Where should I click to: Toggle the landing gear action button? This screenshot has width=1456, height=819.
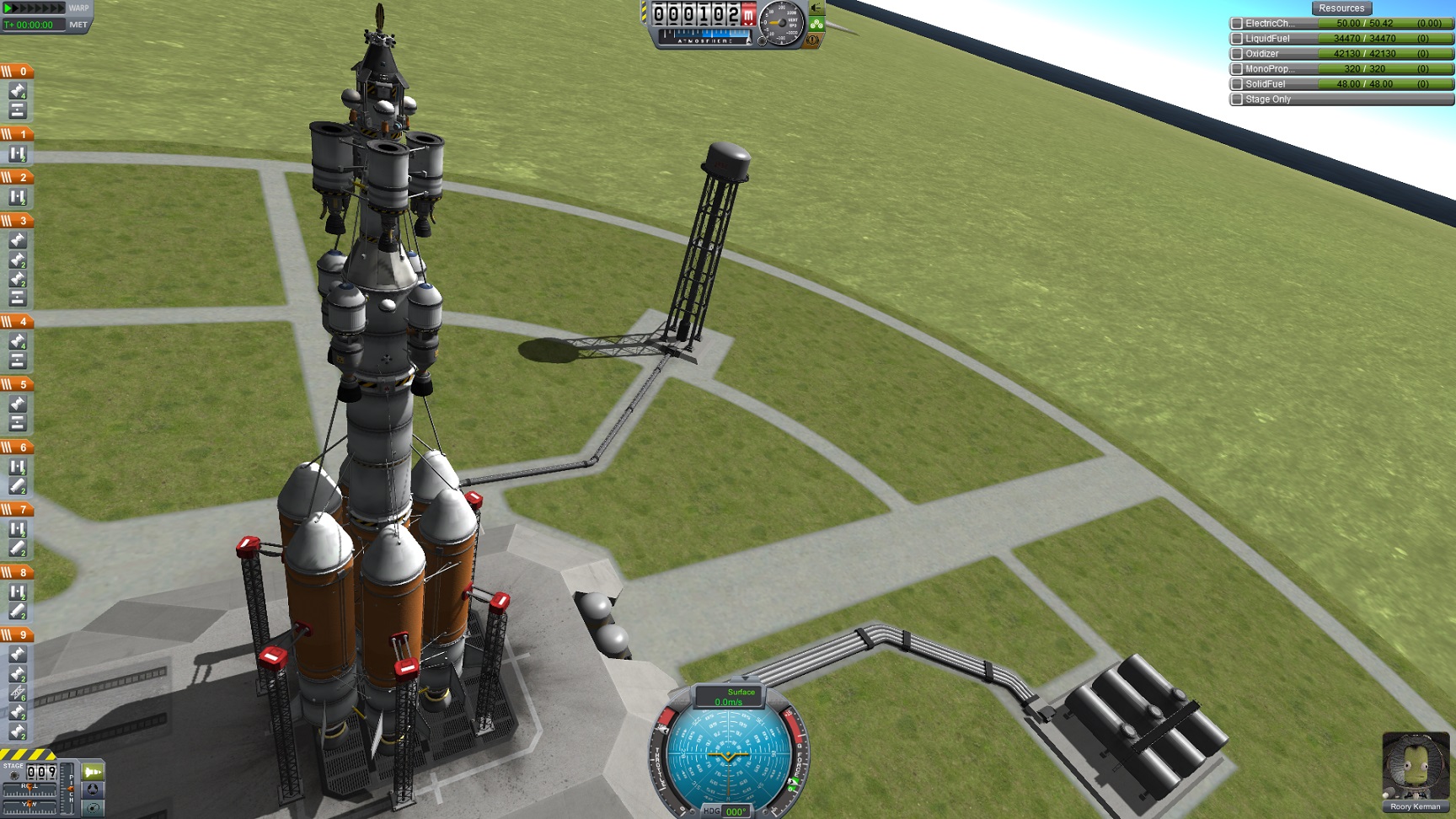tap(816, 8)
